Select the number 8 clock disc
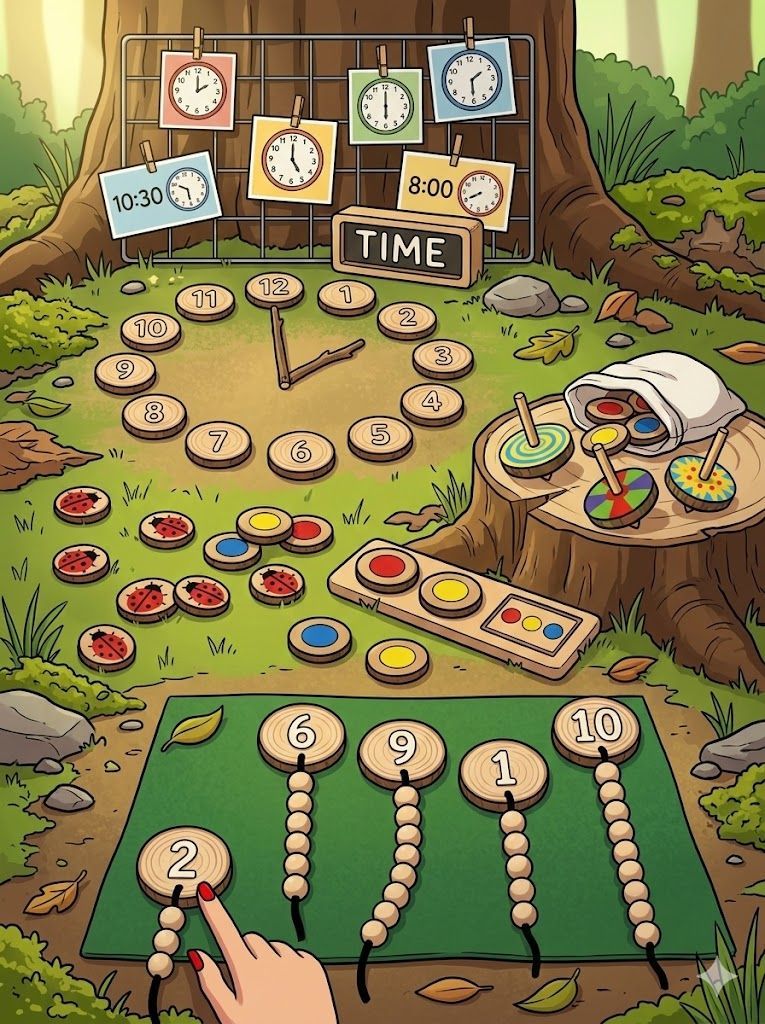765x1024 pixels. tap(154, 414)
